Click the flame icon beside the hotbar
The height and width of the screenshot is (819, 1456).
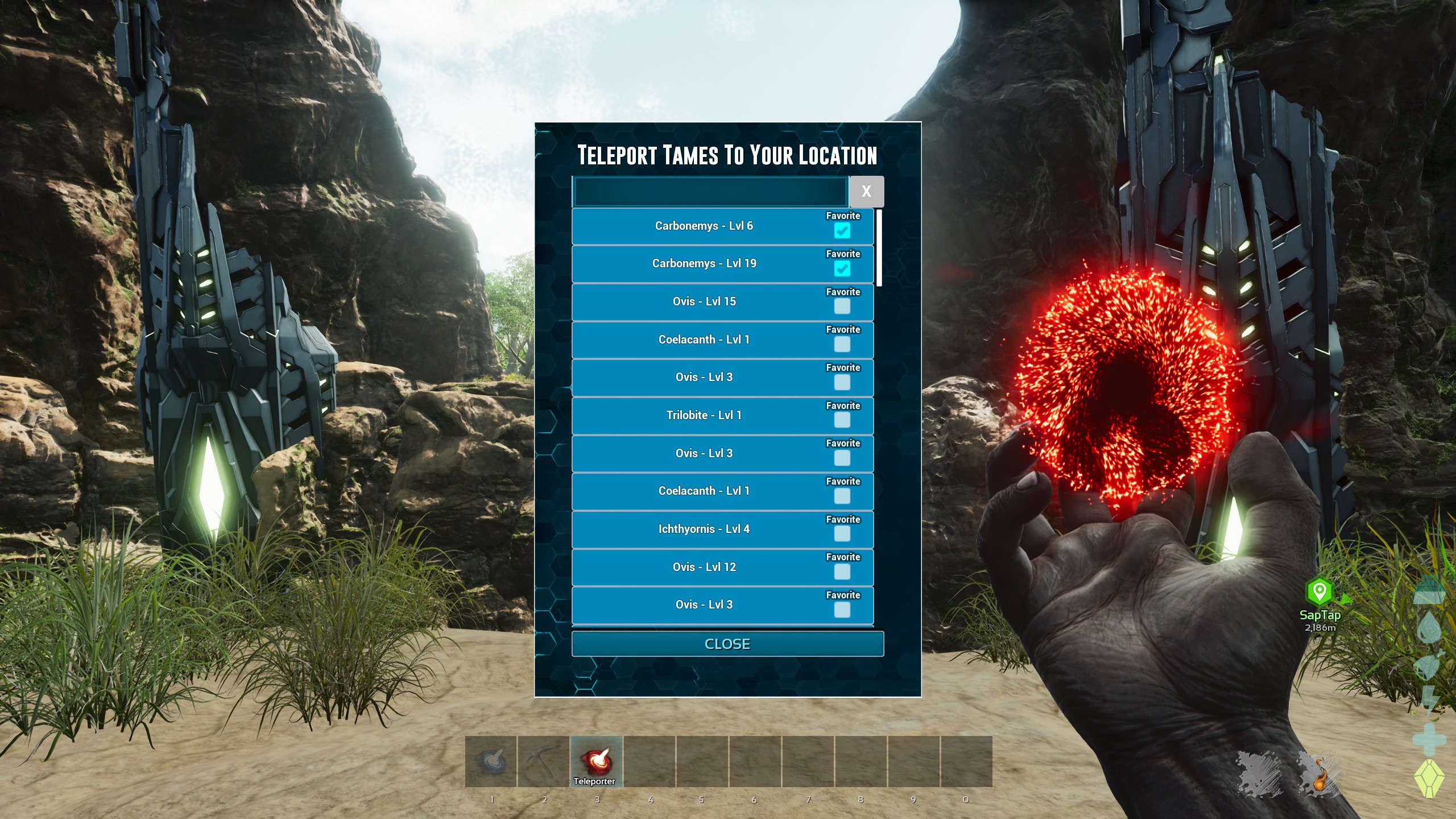(x=1322, y=777)
